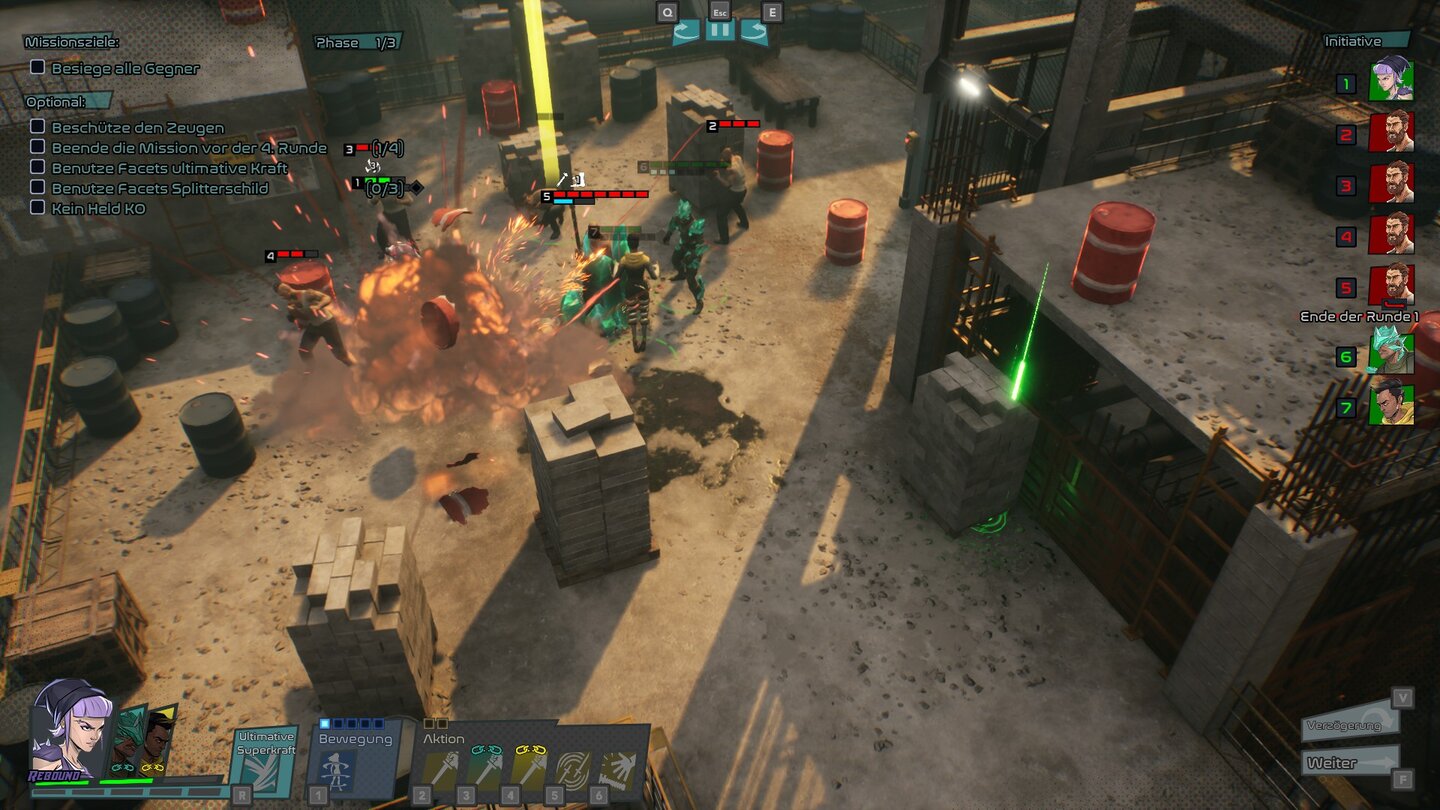
Task: Select the crystal hero in initiative slot 6
Action: click(1390, 354)
